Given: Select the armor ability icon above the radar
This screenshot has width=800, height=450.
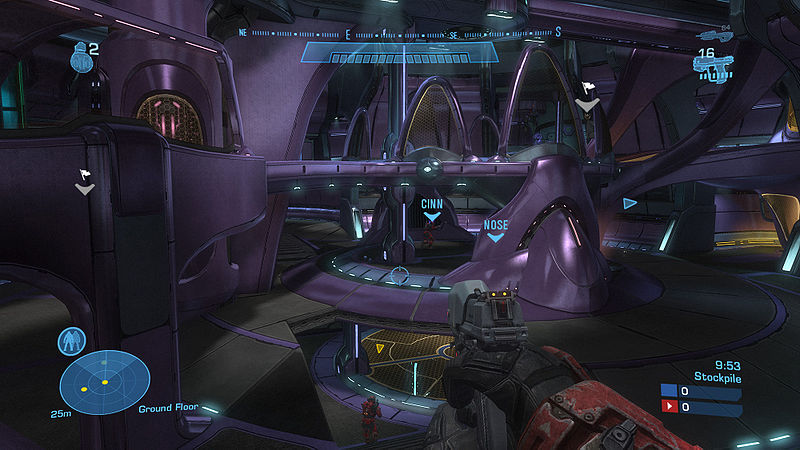Looking at the screenshot, I should (x=71, y=341).
